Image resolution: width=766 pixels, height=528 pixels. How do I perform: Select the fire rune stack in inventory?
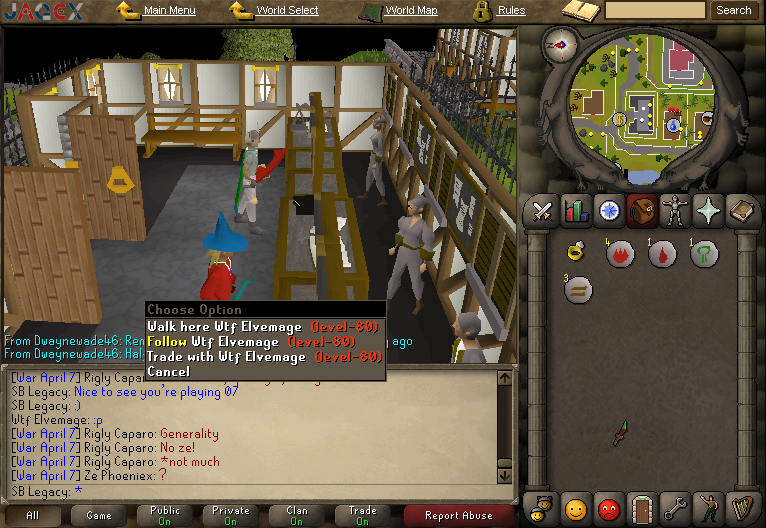(619, 254)
